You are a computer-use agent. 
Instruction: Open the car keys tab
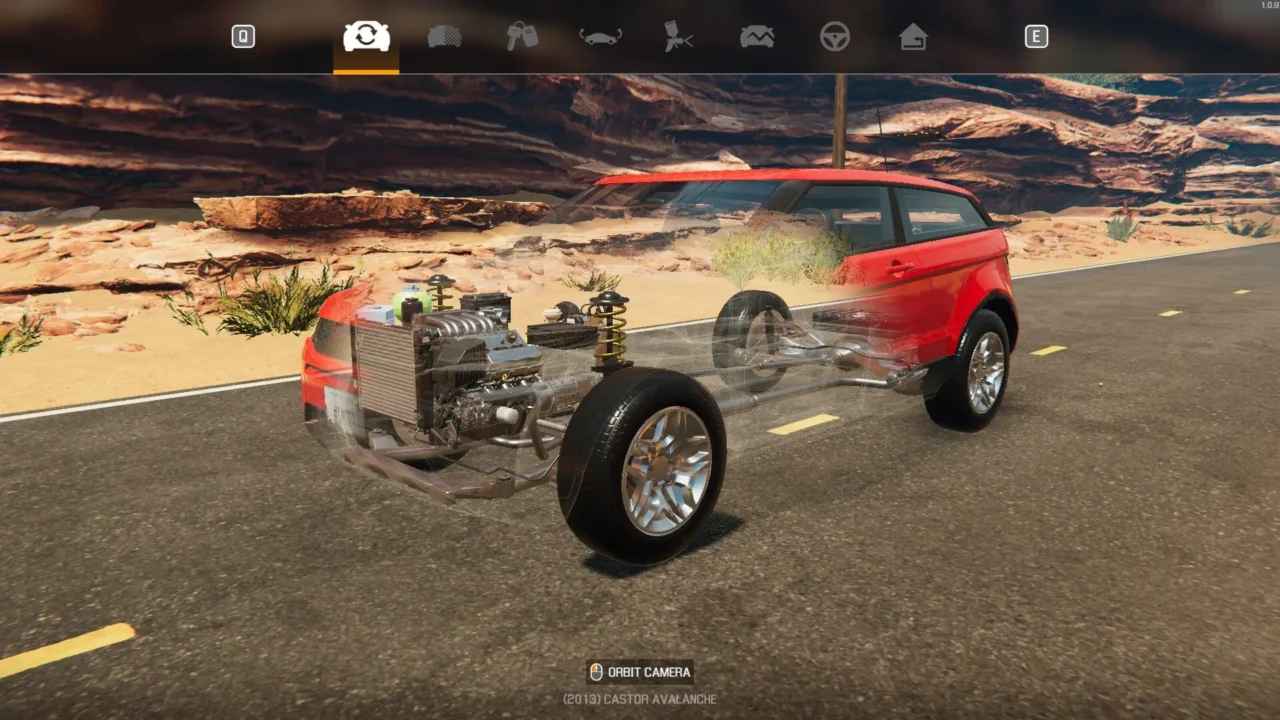[522, 37]
